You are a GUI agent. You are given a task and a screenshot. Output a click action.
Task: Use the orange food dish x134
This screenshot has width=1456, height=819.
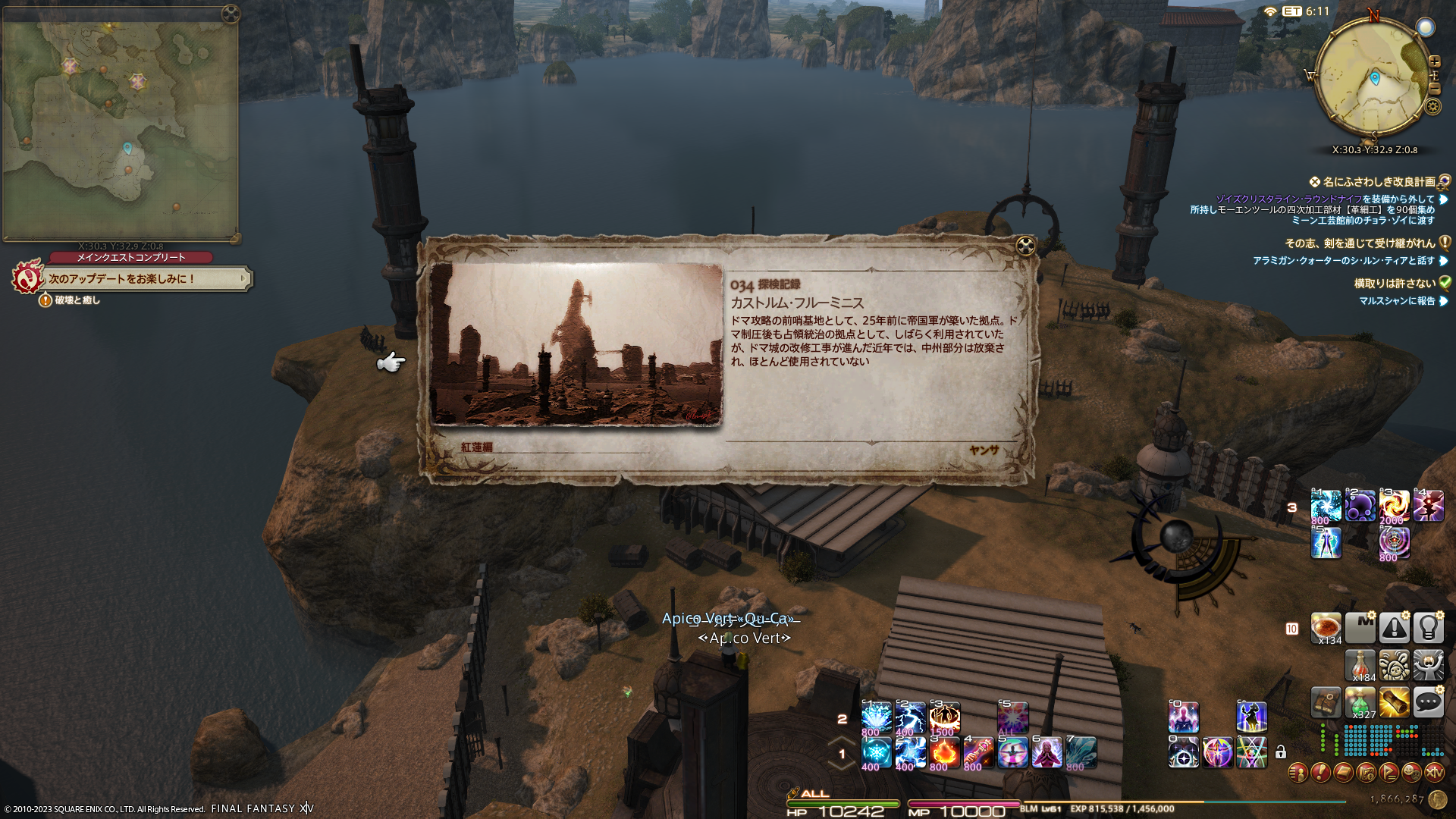(1326, 628)
